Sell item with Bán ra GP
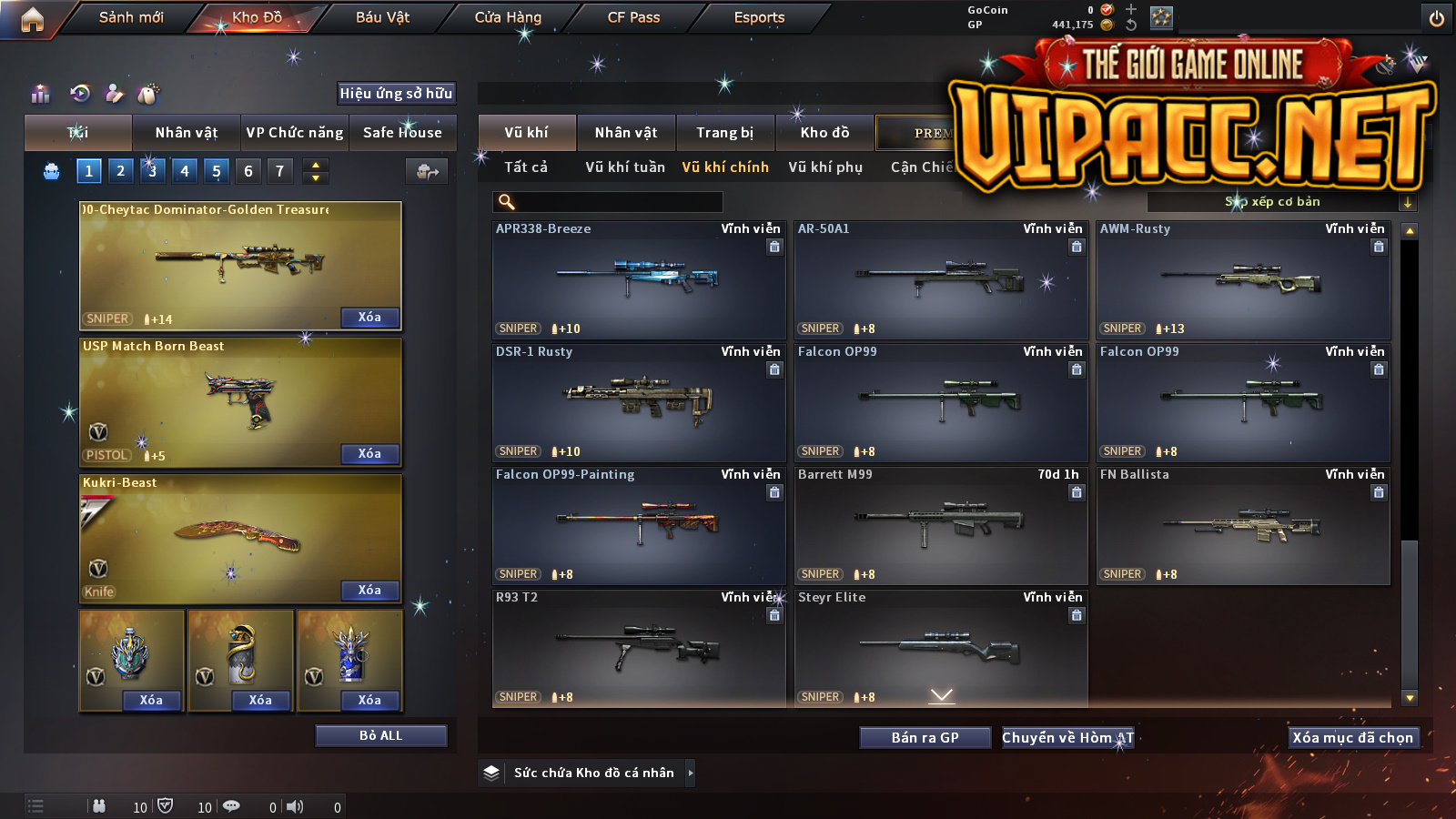The image size is (1456, 819). click(925, 737)
